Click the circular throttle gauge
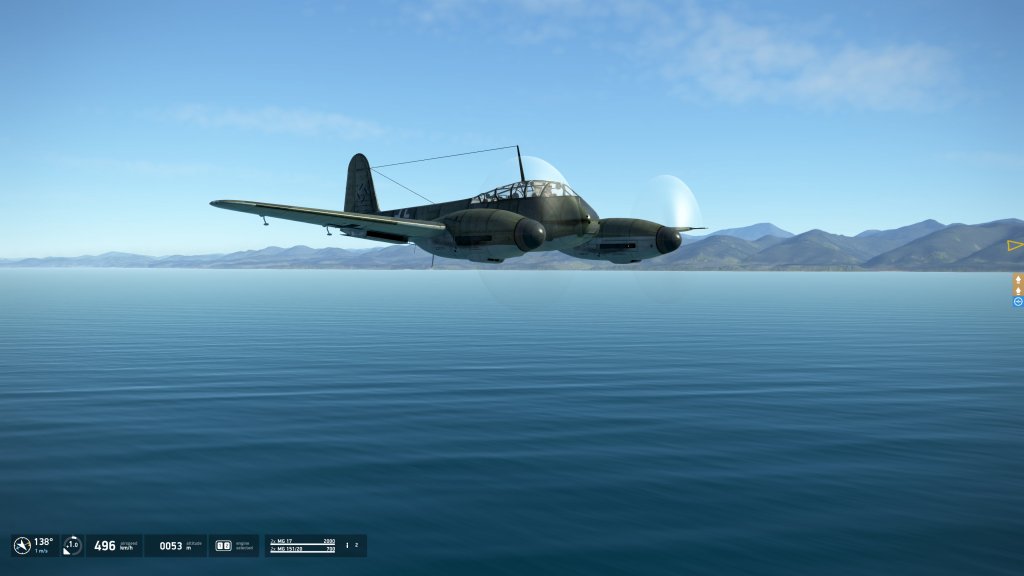Screen dimensions: 1024x576 click(72, 546)
